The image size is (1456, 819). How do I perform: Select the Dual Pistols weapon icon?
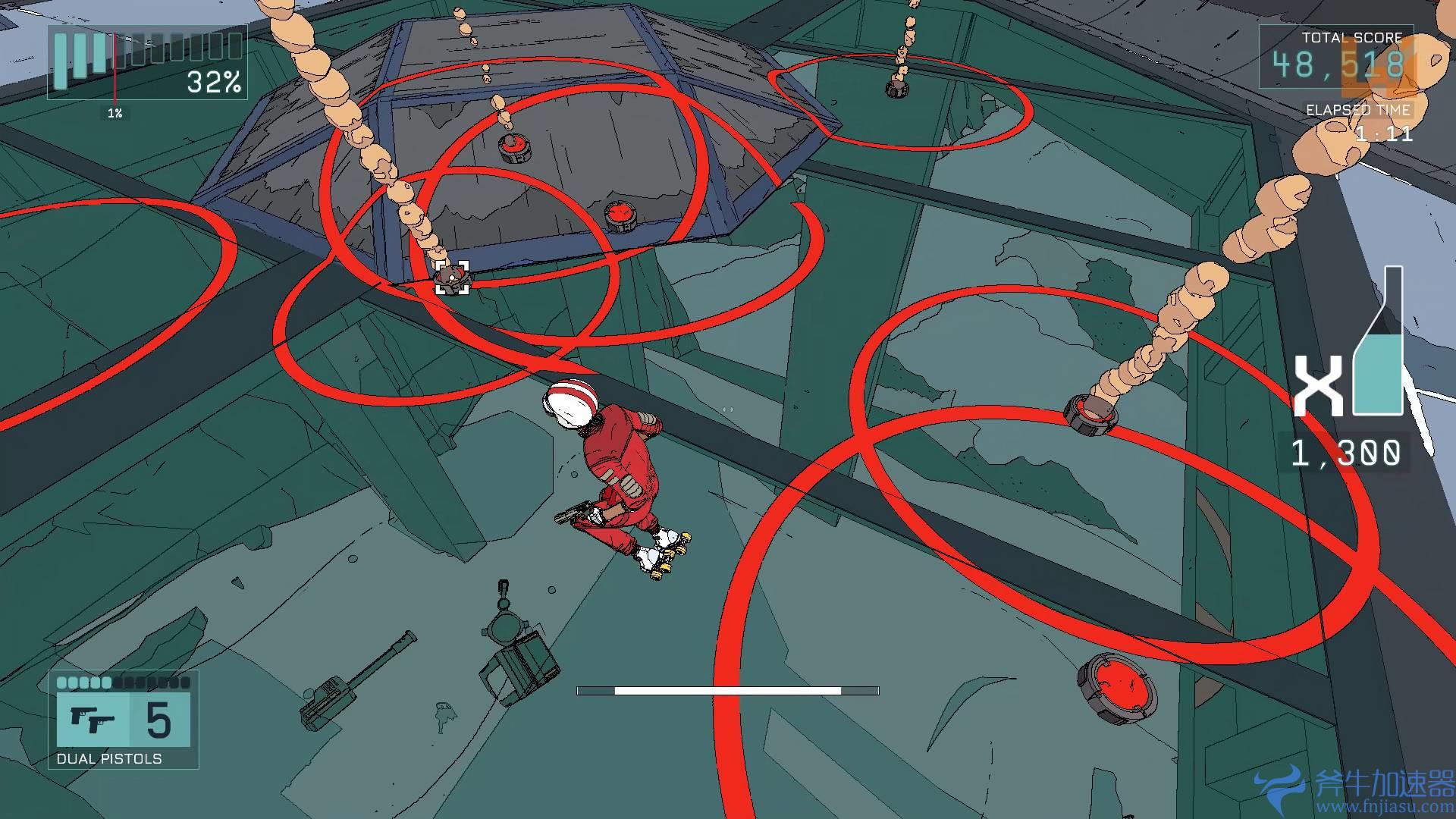93,720
